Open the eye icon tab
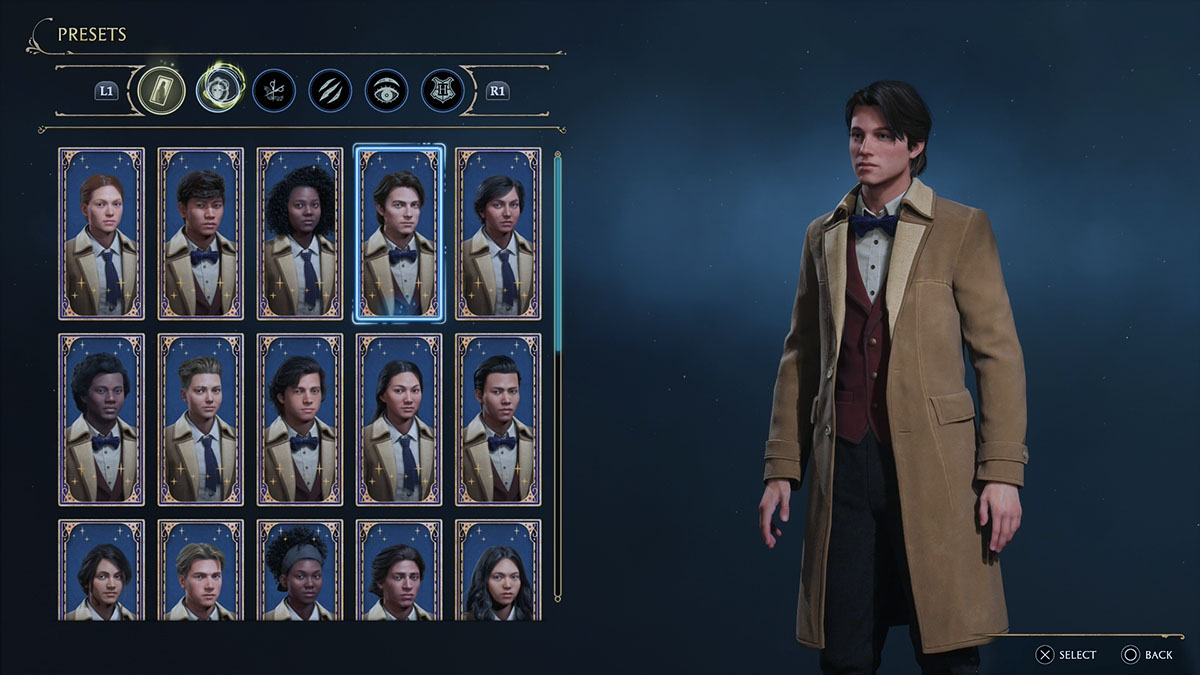Image resolution: width=1200 pixels, height=675 pixels. [385, 90]
